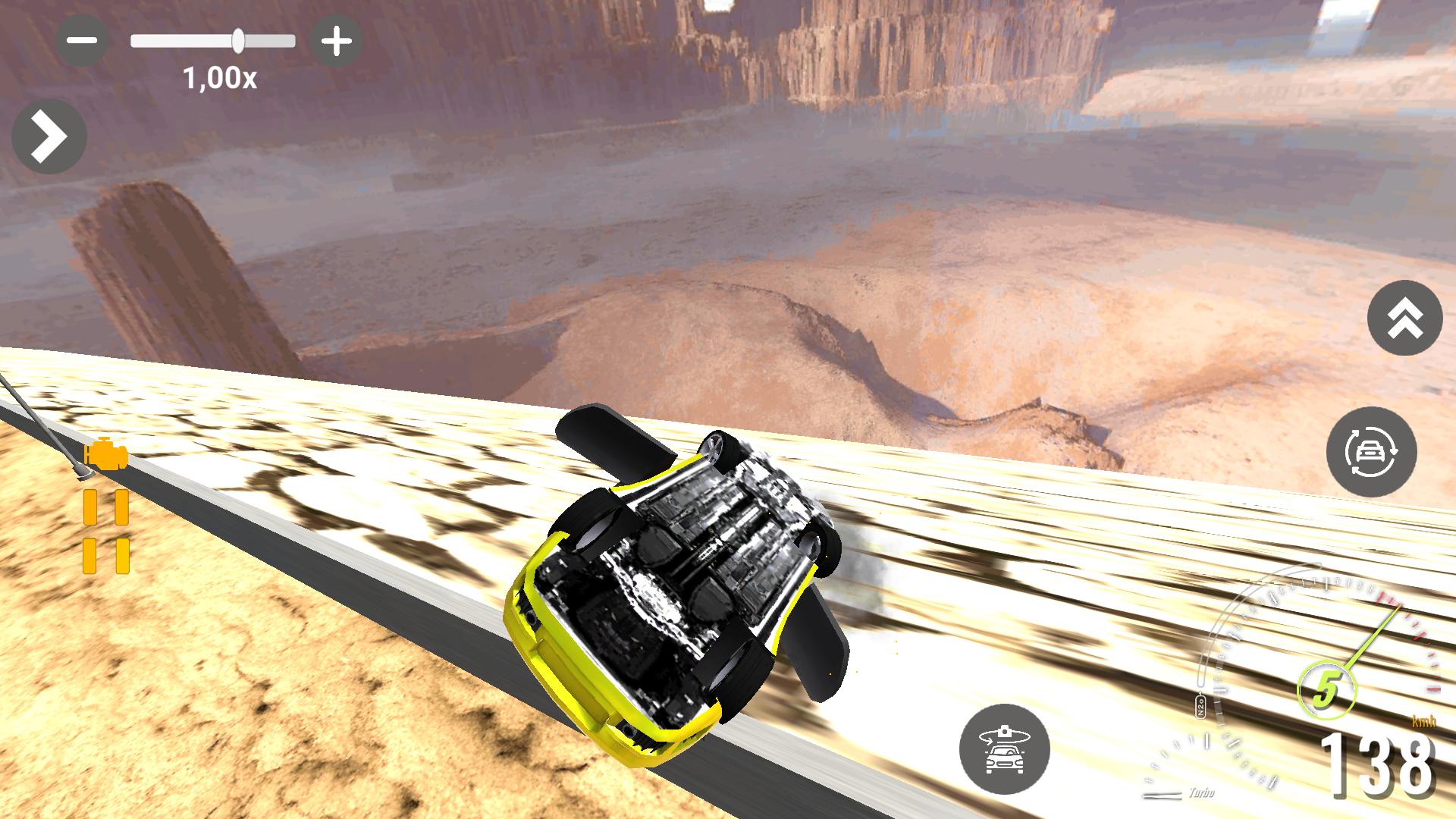
Task: Click the minus icon to slow simulation speed
Action: pos(81,40)
